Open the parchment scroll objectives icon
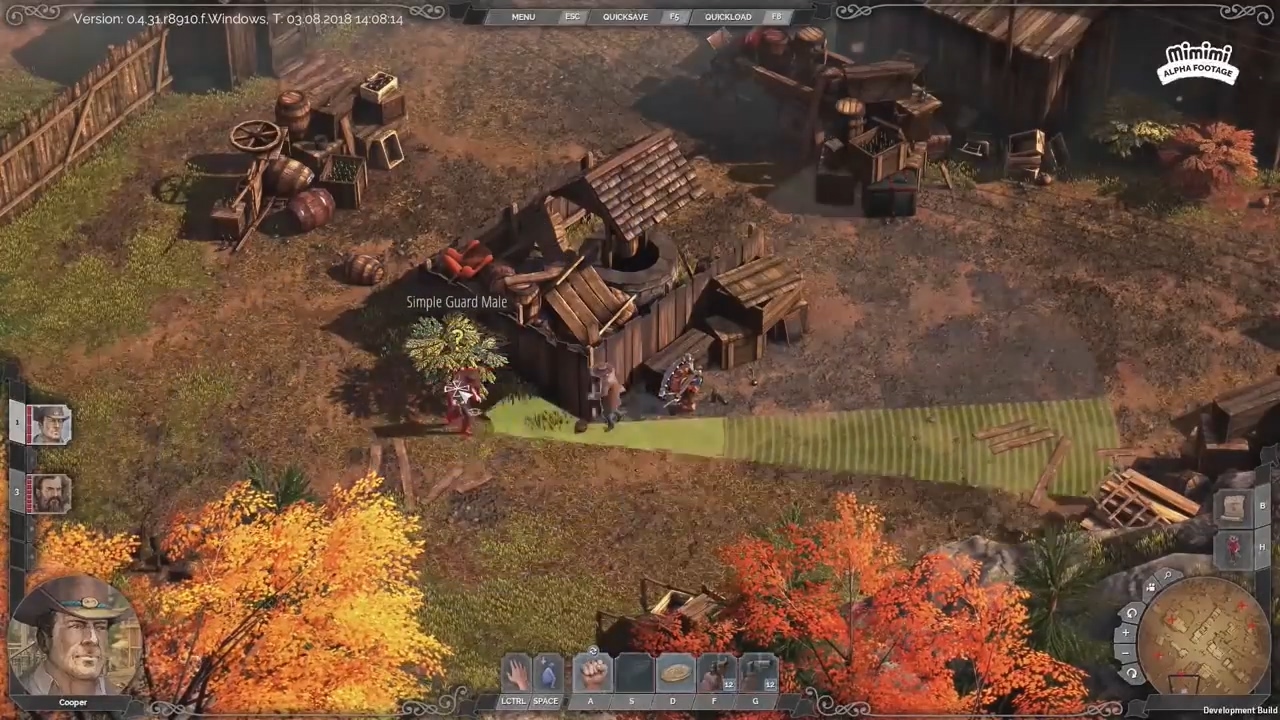 (1233, 506)
